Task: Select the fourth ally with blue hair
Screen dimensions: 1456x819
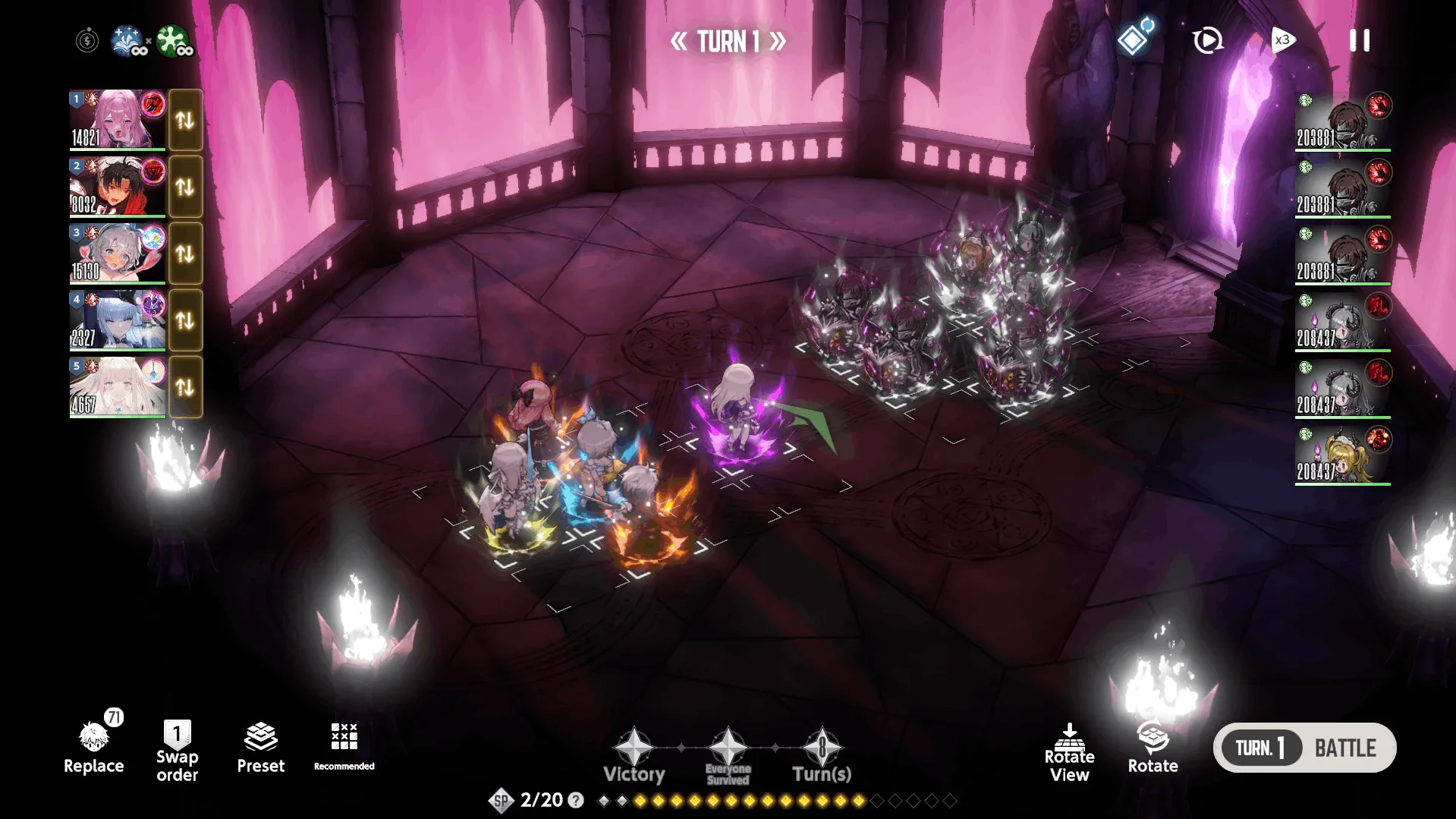Action: pos(118,320)
